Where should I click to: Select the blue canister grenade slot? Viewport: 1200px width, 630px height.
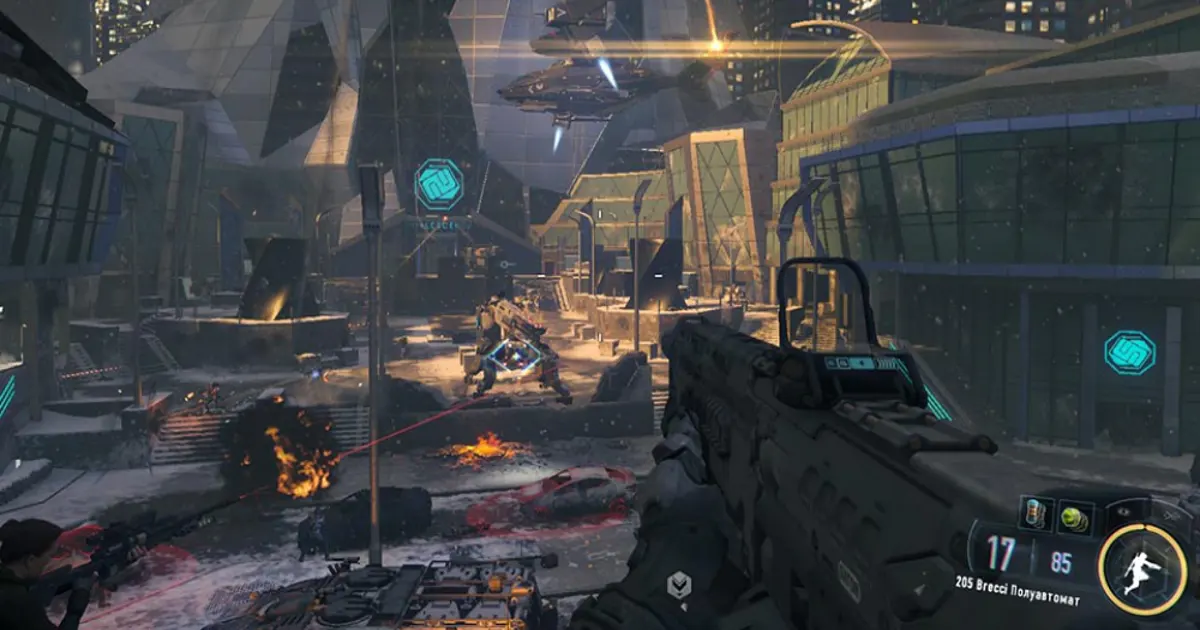(x=1033, y=514)
